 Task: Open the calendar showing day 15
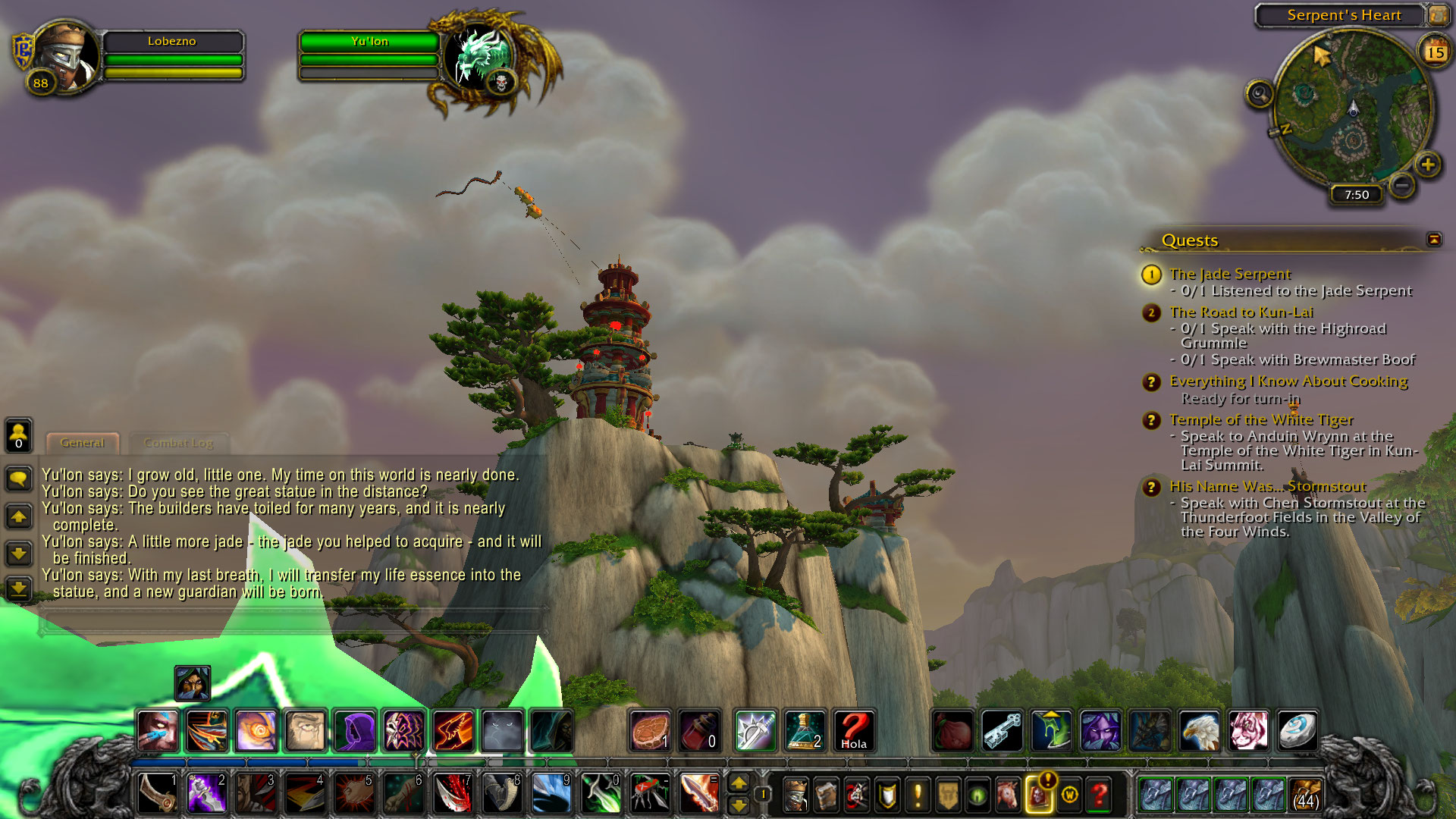pyautogui.click(x=1434, y=52)
